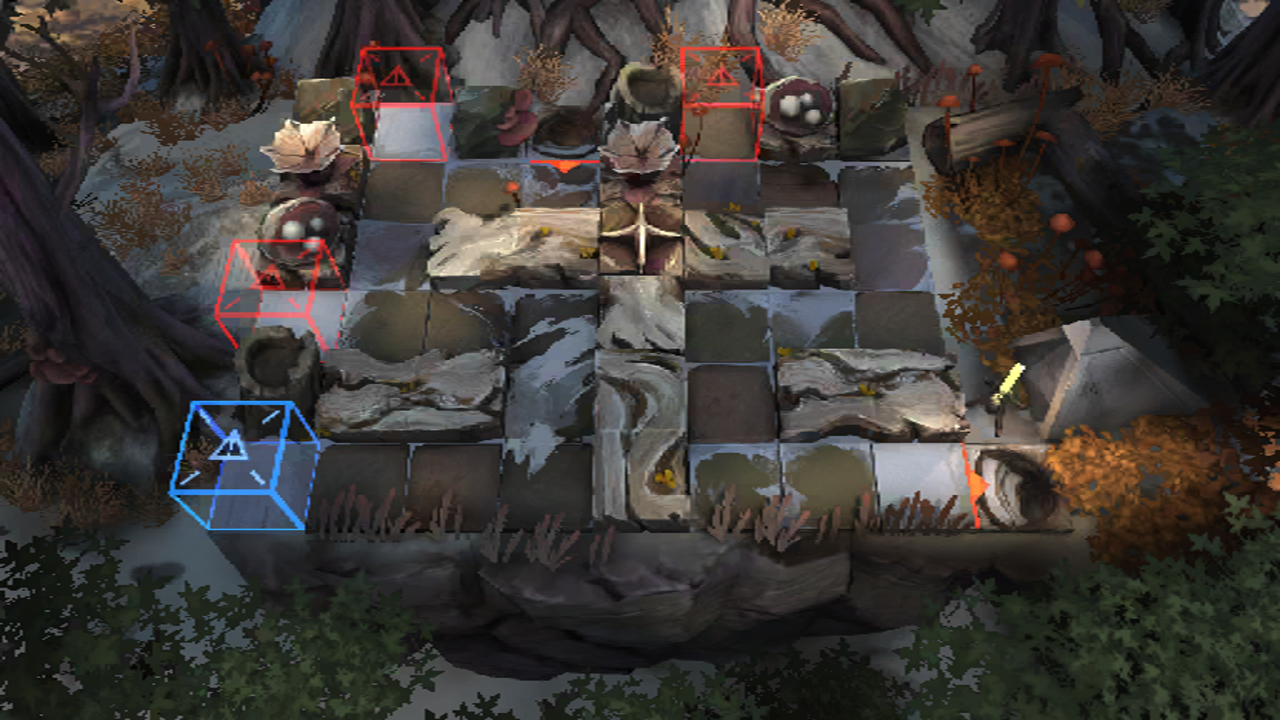Select the blue warning cube marker

click(243, 465)
